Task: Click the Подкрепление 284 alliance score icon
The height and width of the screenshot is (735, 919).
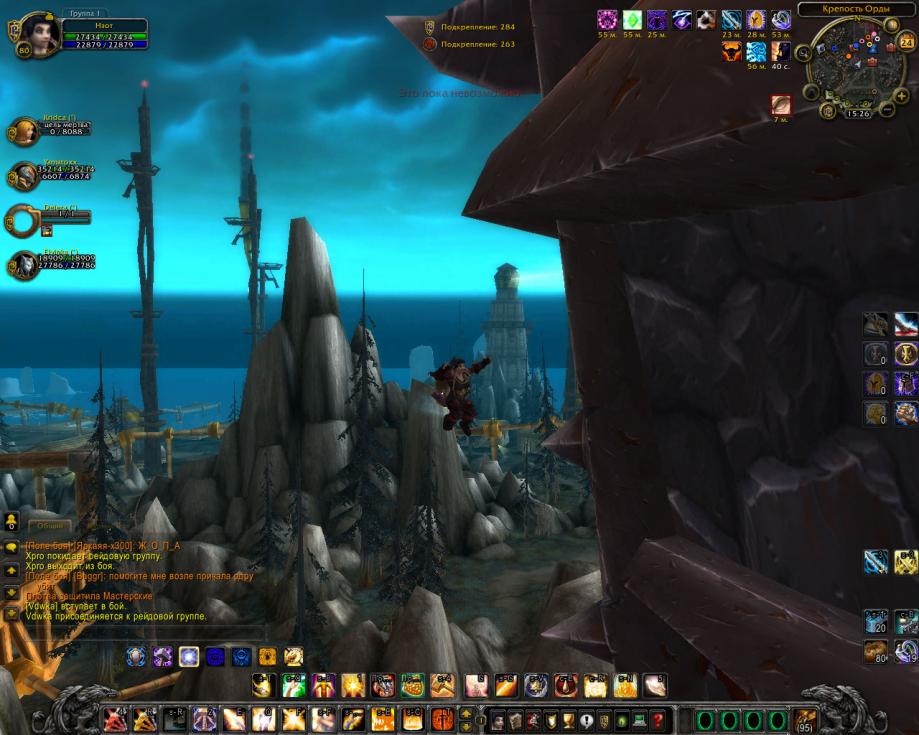Action: [430, 27]
